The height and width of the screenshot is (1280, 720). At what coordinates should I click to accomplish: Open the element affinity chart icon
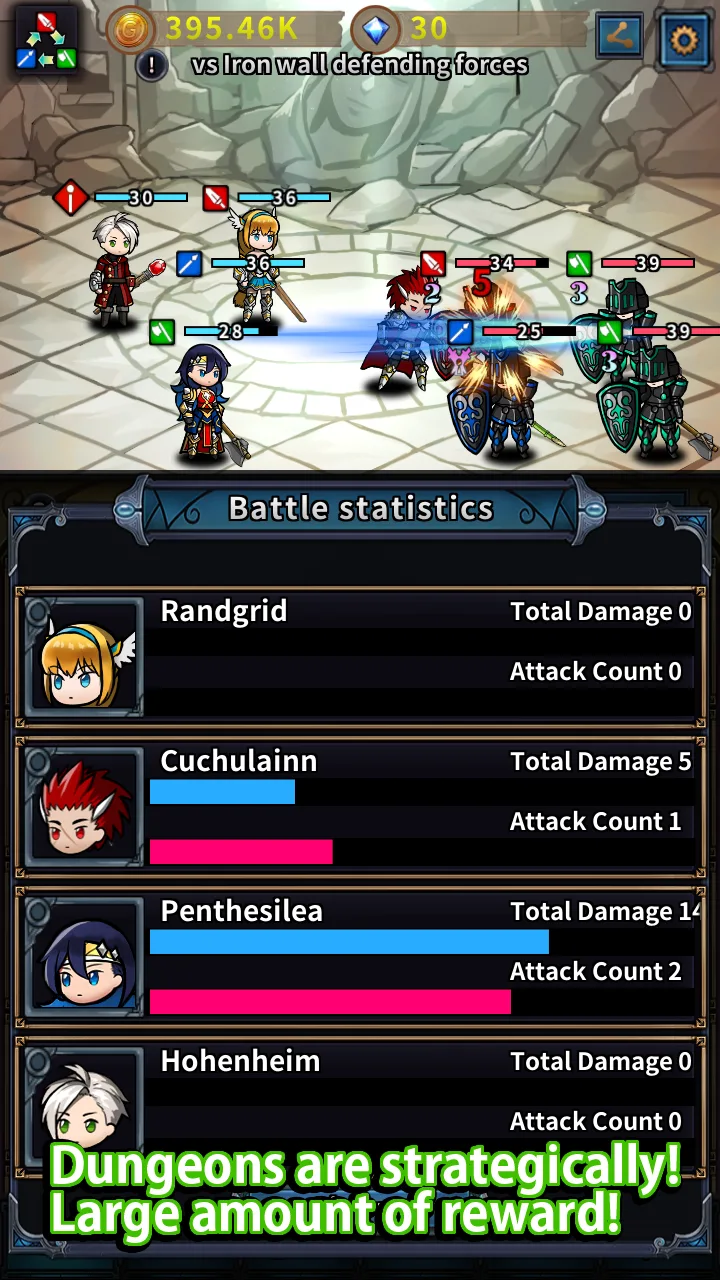click(x=46, y=39)
